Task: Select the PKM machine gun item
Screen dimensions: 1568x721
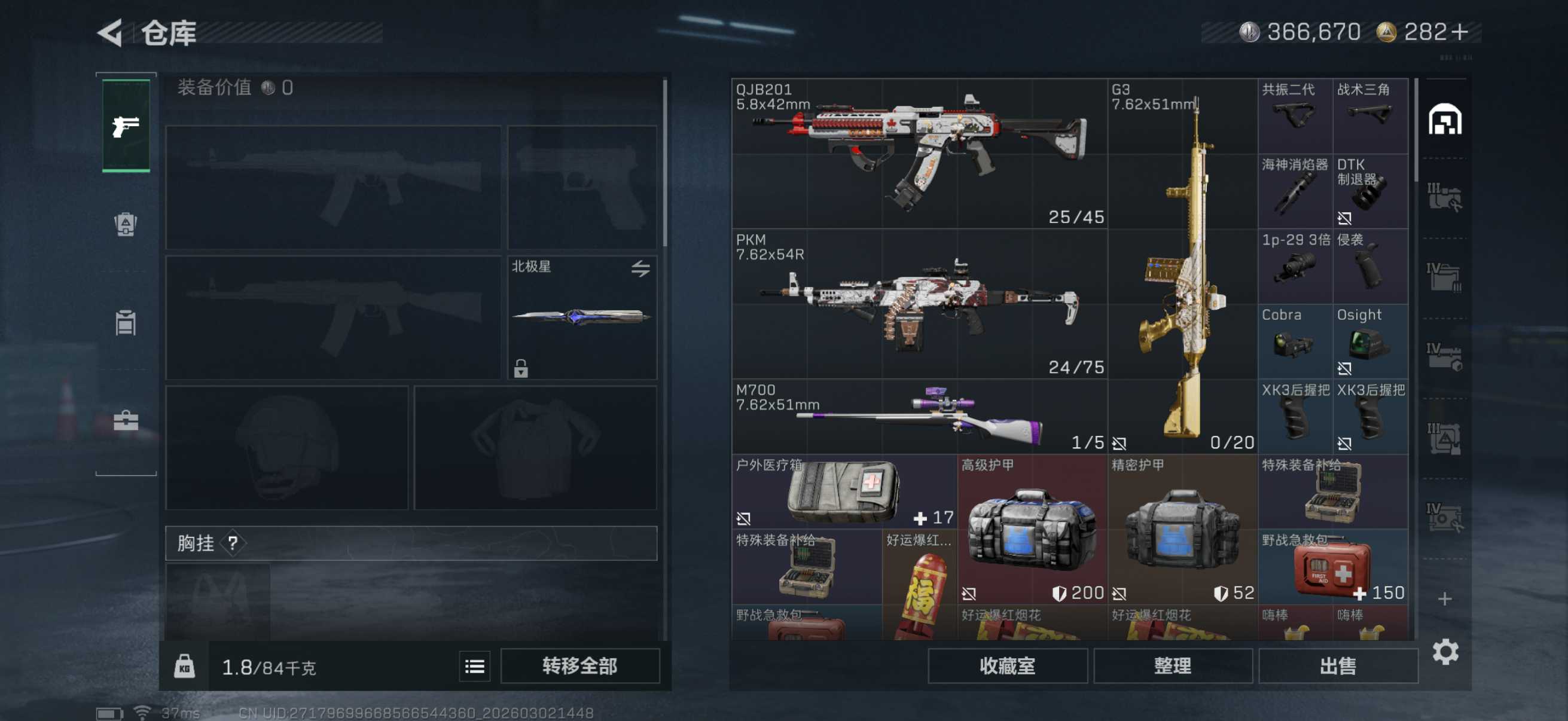Action: [919, 304]
